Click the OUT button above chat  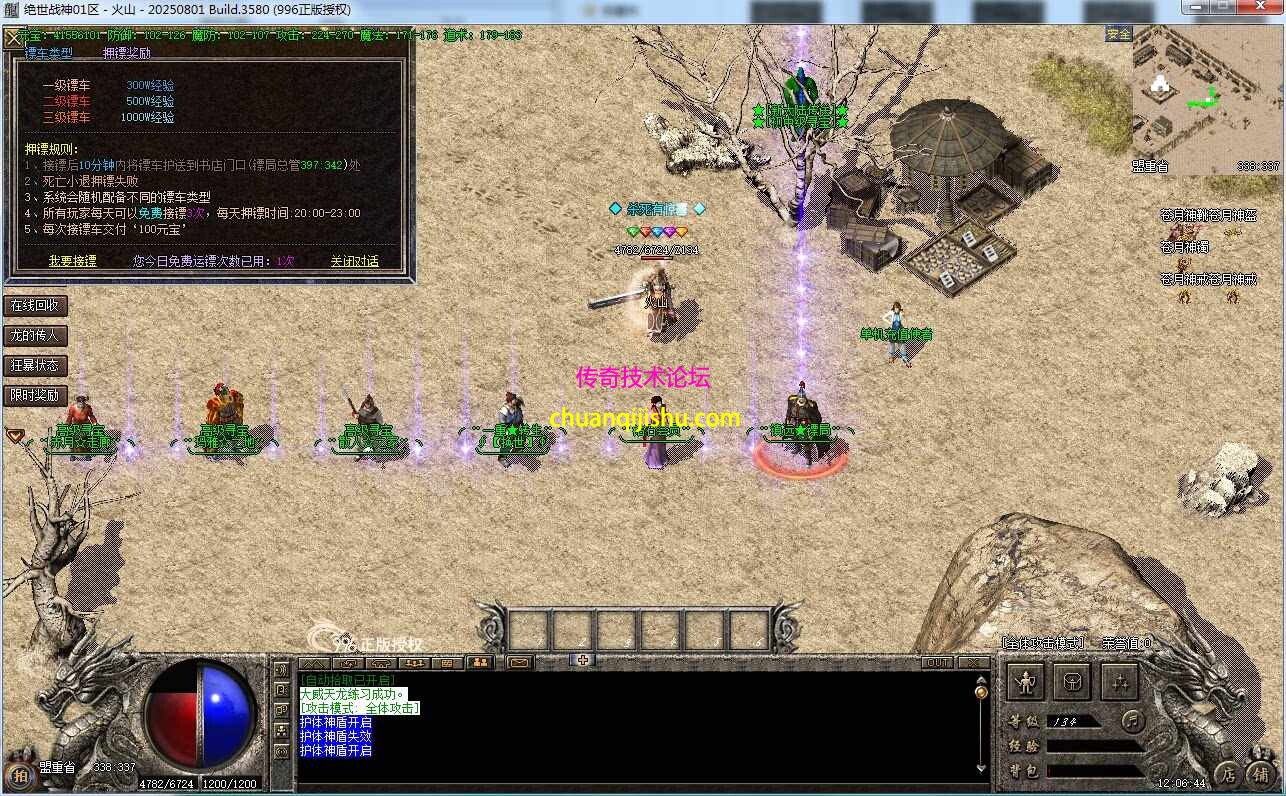[938, 662]
